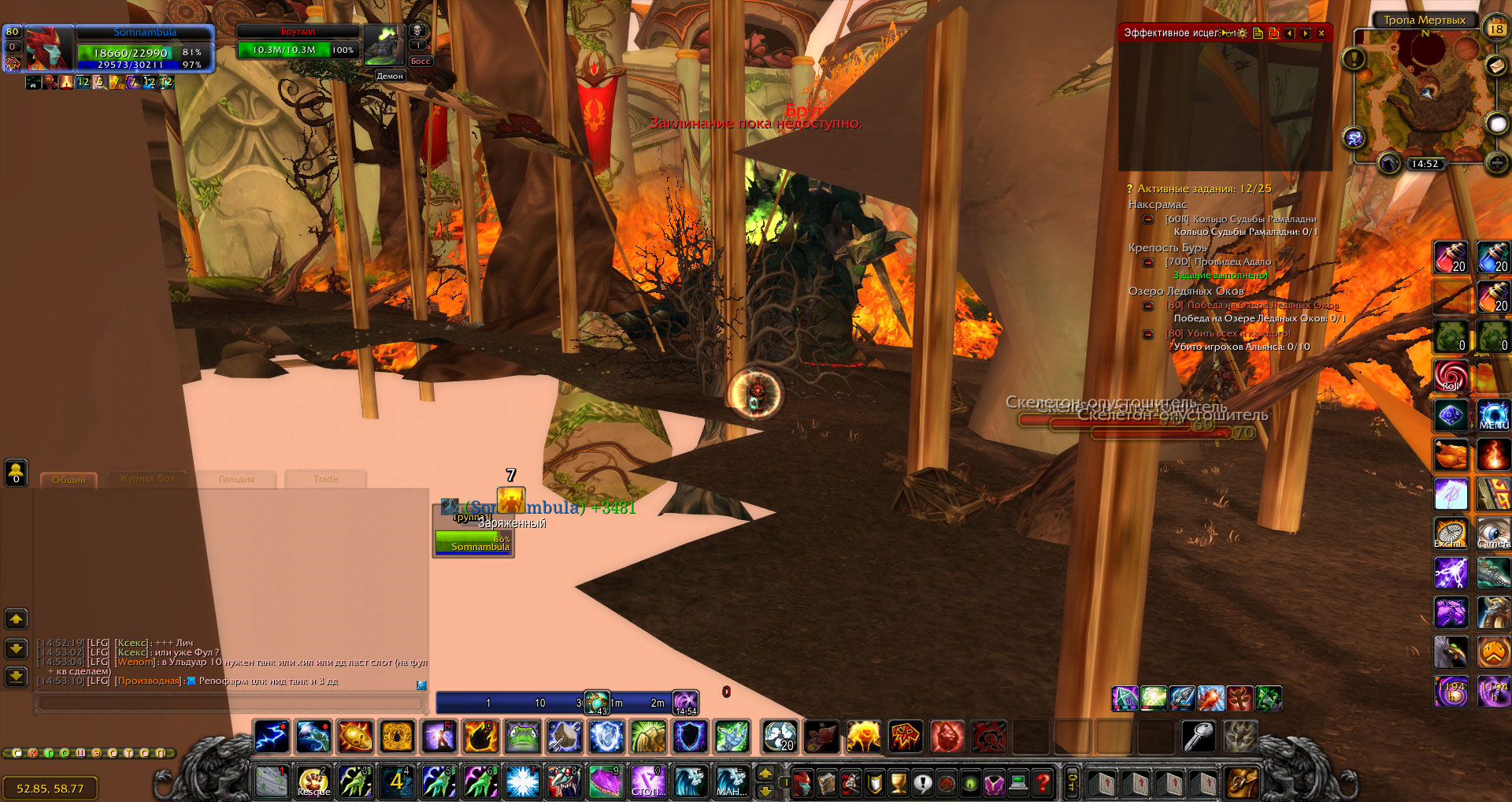The width and height of the screenshot is (1512, 802).
Task: Activate the Rescue action button
Action: coord(313,782)
